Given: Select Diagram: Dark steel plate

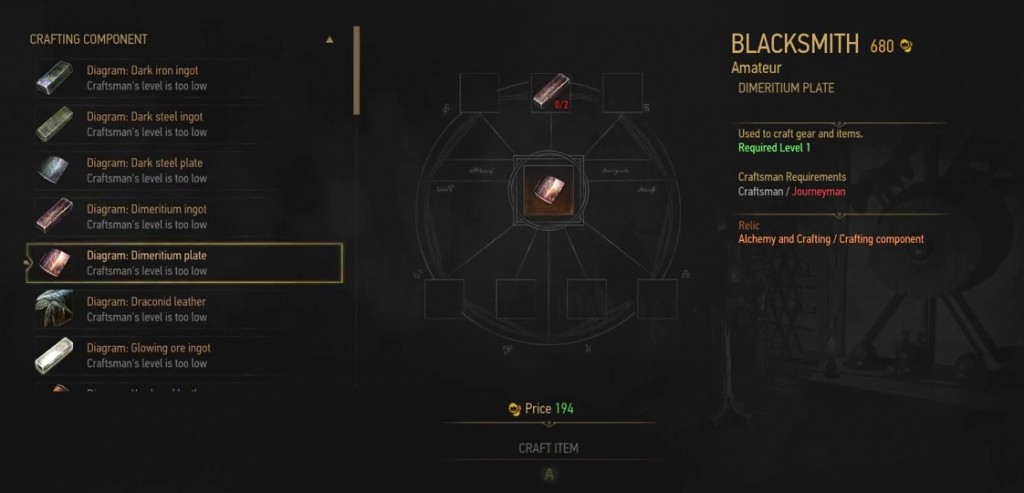Looking at the screenshot, I should click(184, 170).
